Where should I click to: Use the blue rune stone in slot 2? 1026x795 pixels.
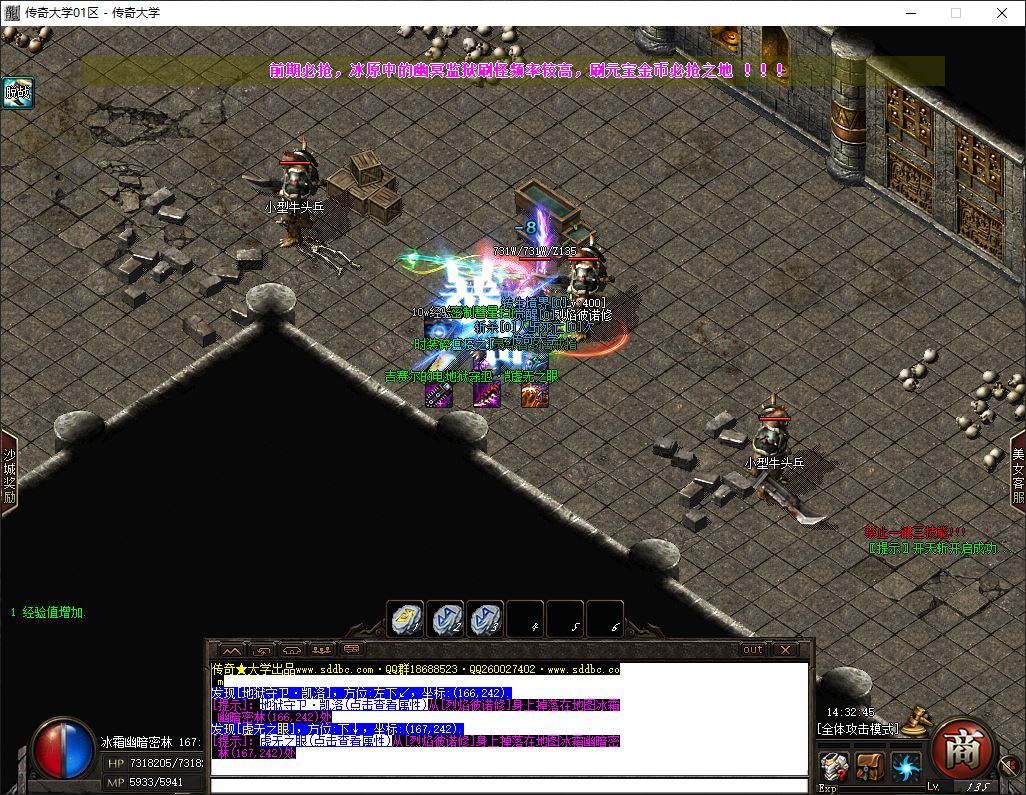tap(446, 620)
